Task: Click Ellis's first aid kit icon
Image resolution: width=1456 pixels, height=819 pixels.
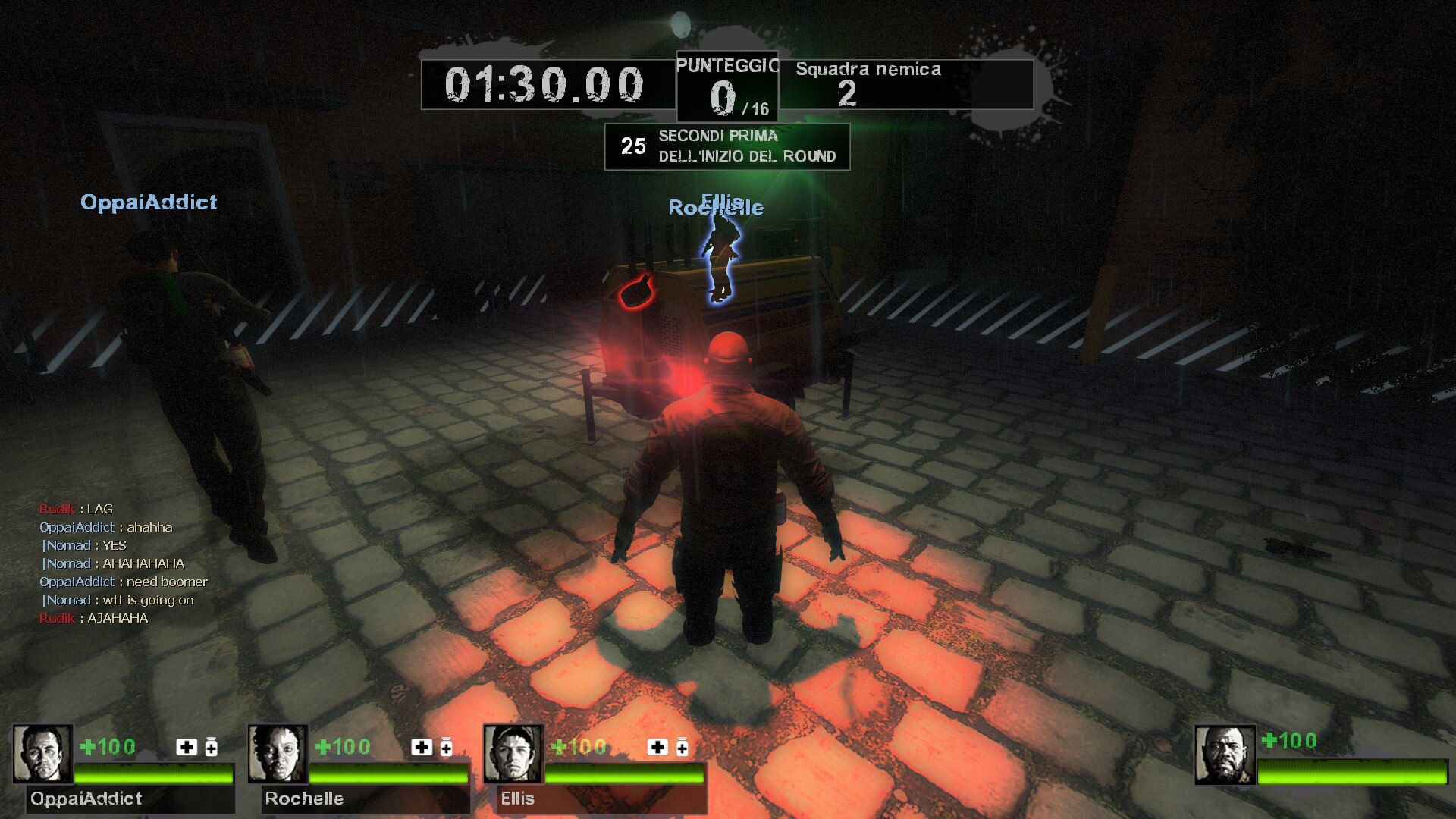Action: point(657,747)
